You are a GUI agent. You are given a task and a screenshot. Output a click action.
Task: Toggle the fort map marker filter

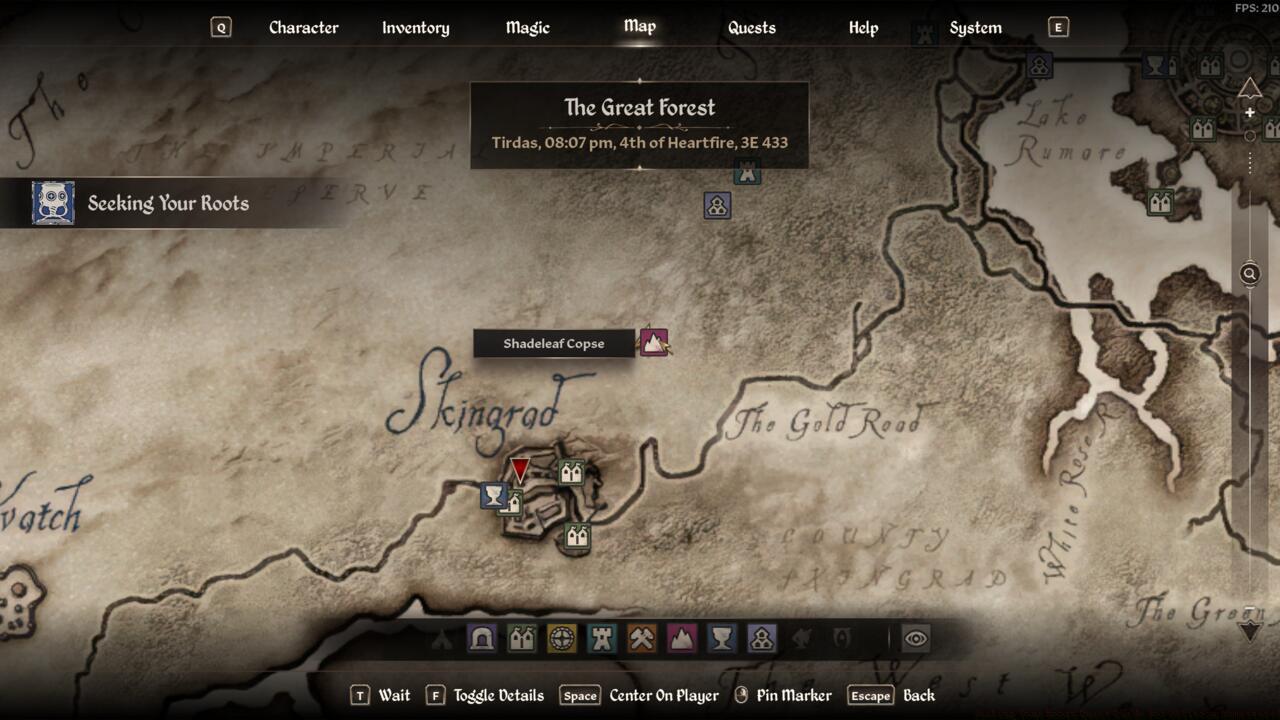point(602,637)
